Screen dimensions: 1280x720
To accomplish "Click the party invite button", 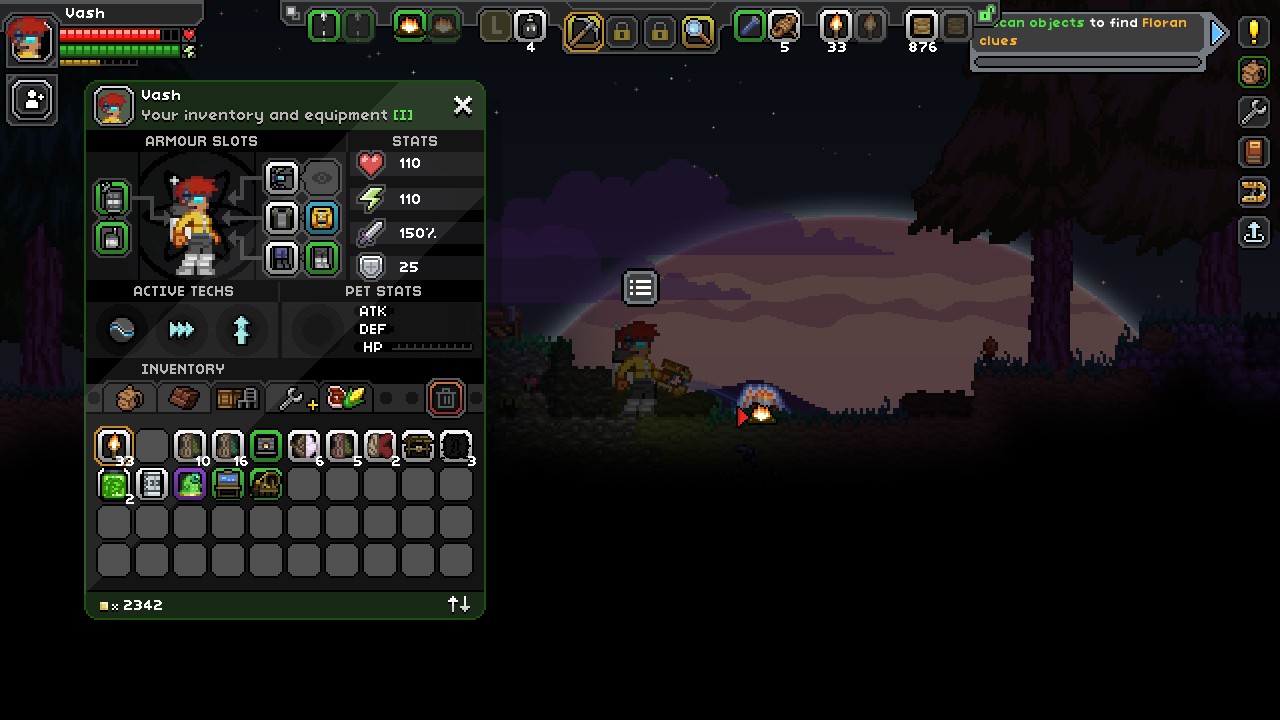I will [33, 100].
